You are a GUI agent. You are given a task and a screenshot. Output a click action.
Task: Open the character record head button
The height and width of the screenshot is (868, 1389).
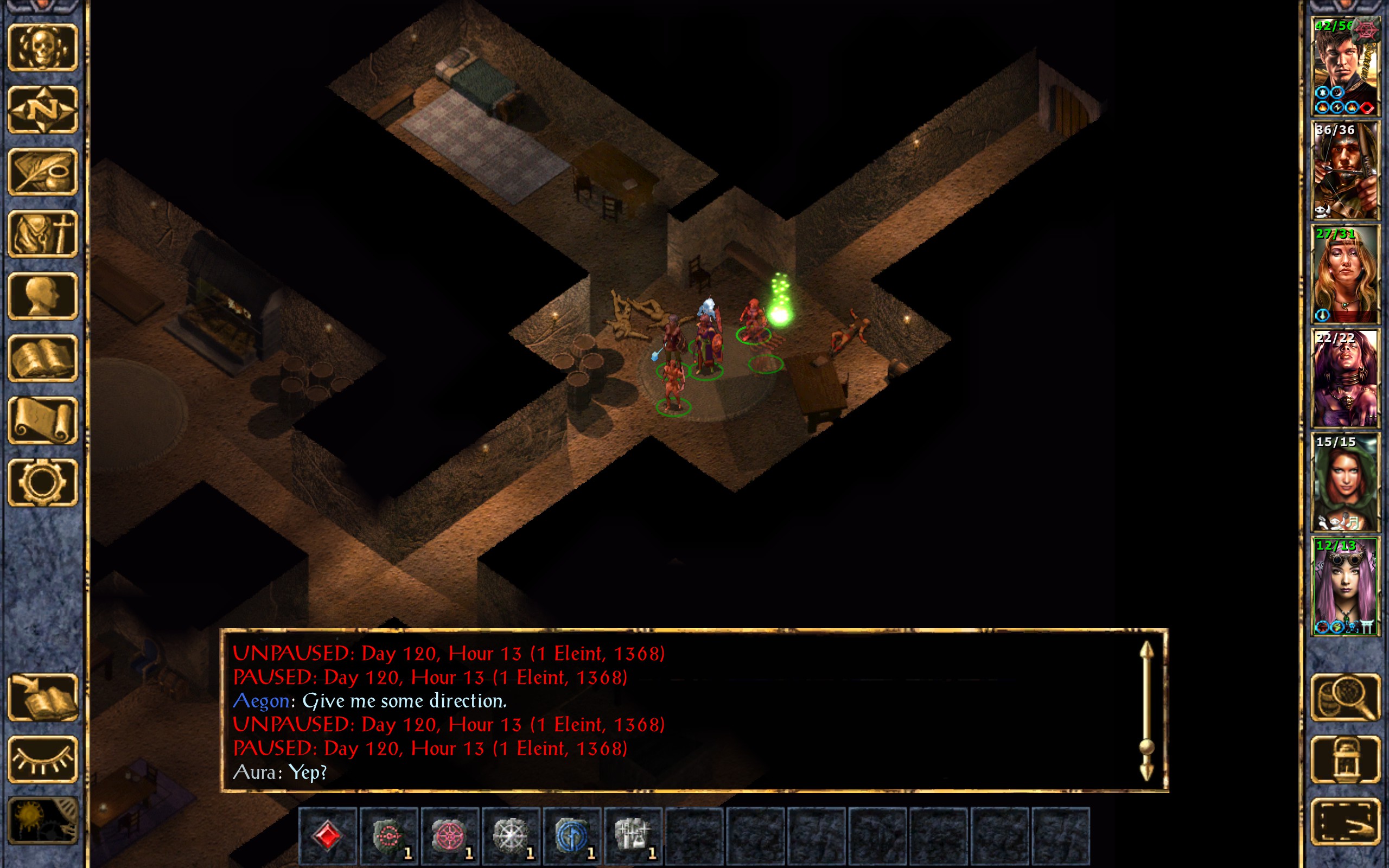pyautogui.click(x=43, y=296)
